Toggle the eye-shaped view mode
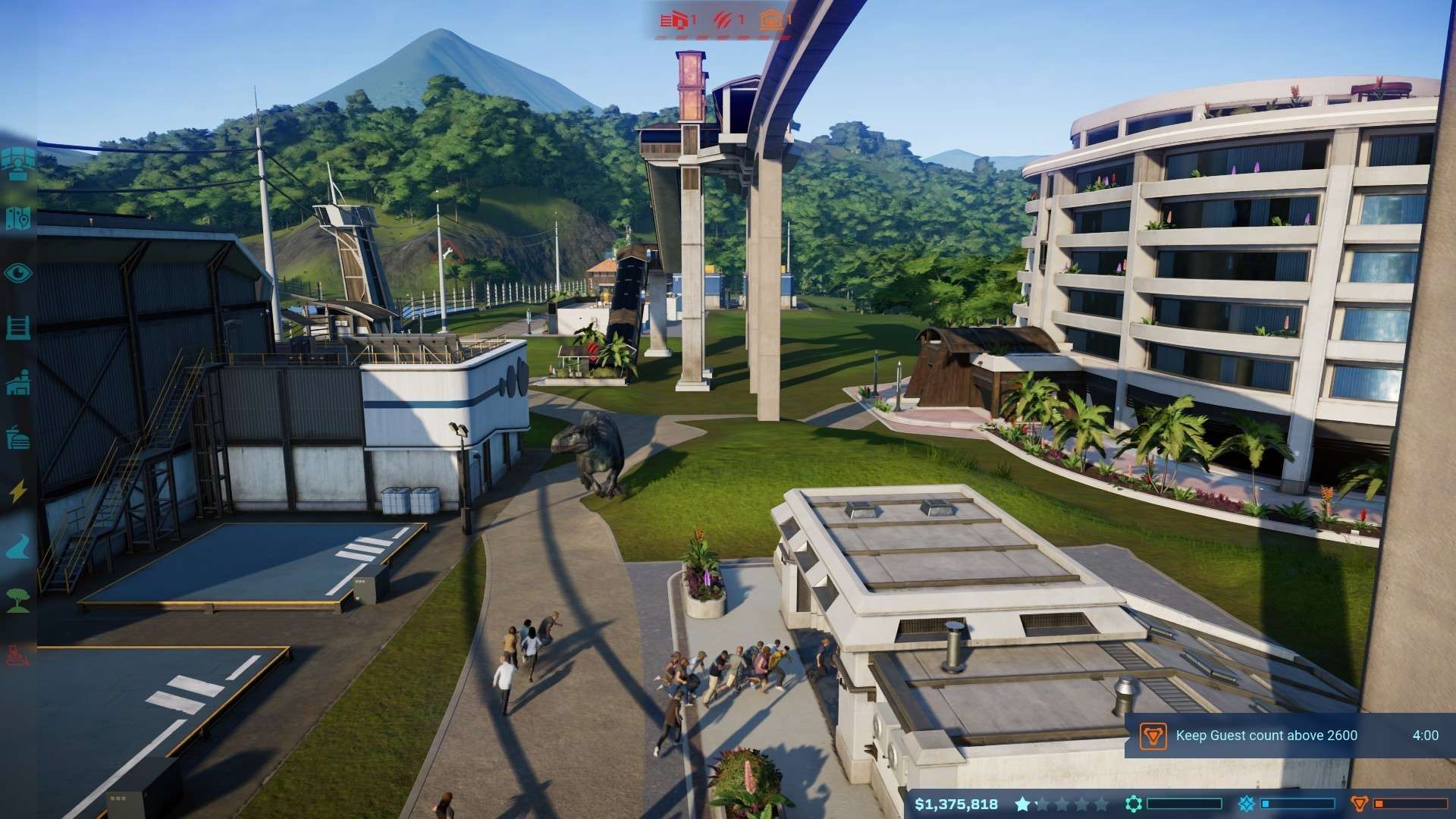The height and width of the screenshot is (819, 1456). coord(17,273)
